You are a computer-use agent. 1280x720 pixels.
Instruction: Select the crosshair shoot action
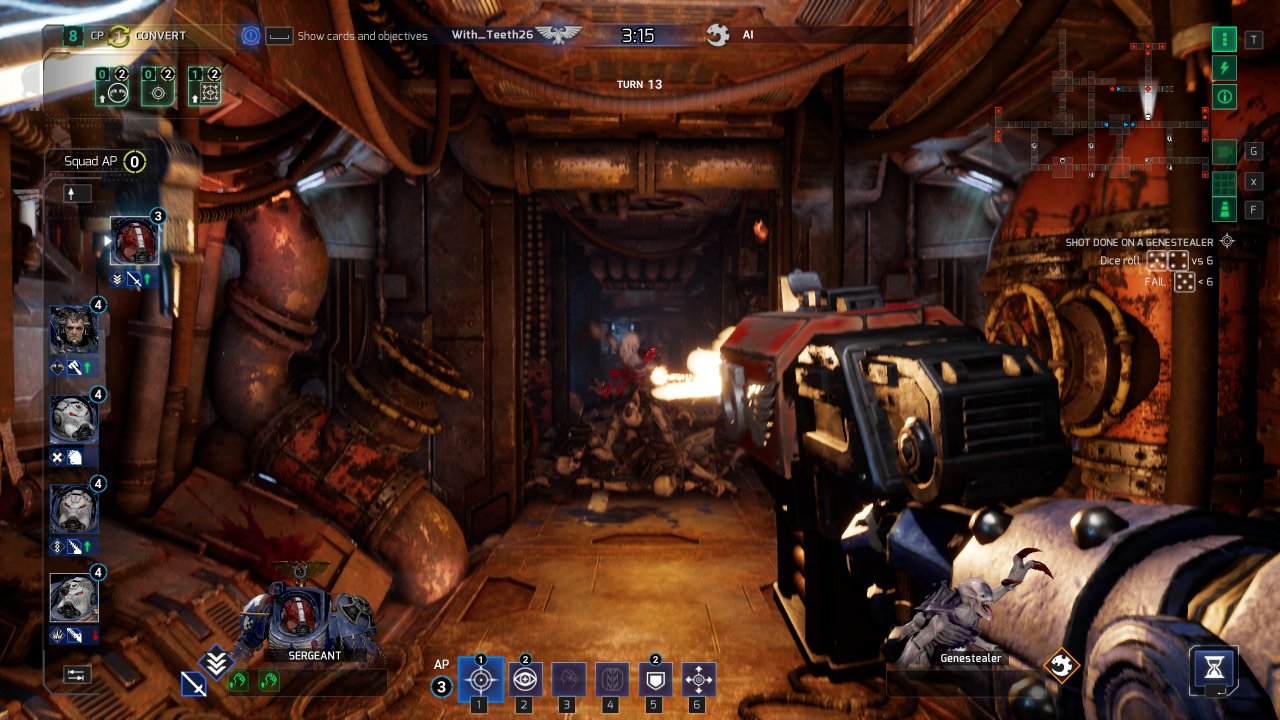(480, 680)
